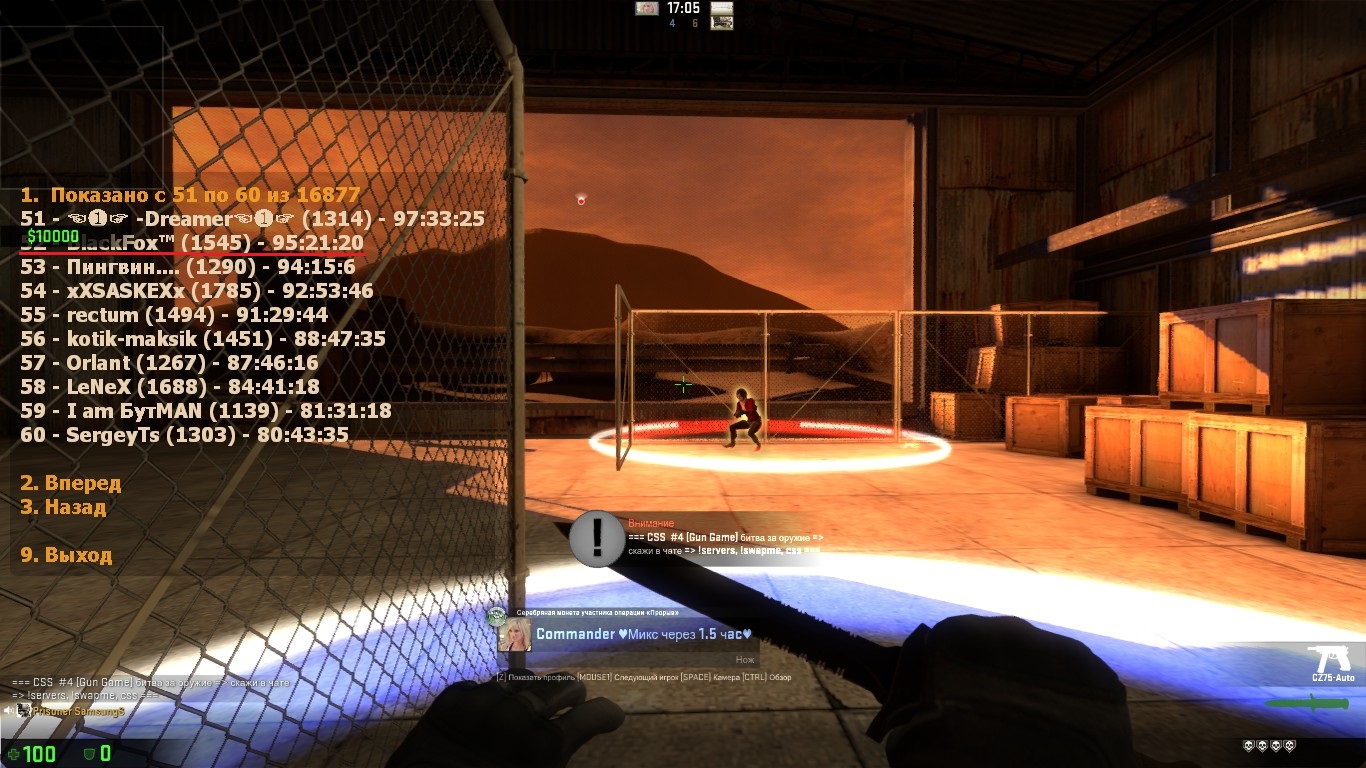The width and height of the screenshot is (1366, 768).
Task: Select Выход to close the menu
Action: [x=66, y=555]
